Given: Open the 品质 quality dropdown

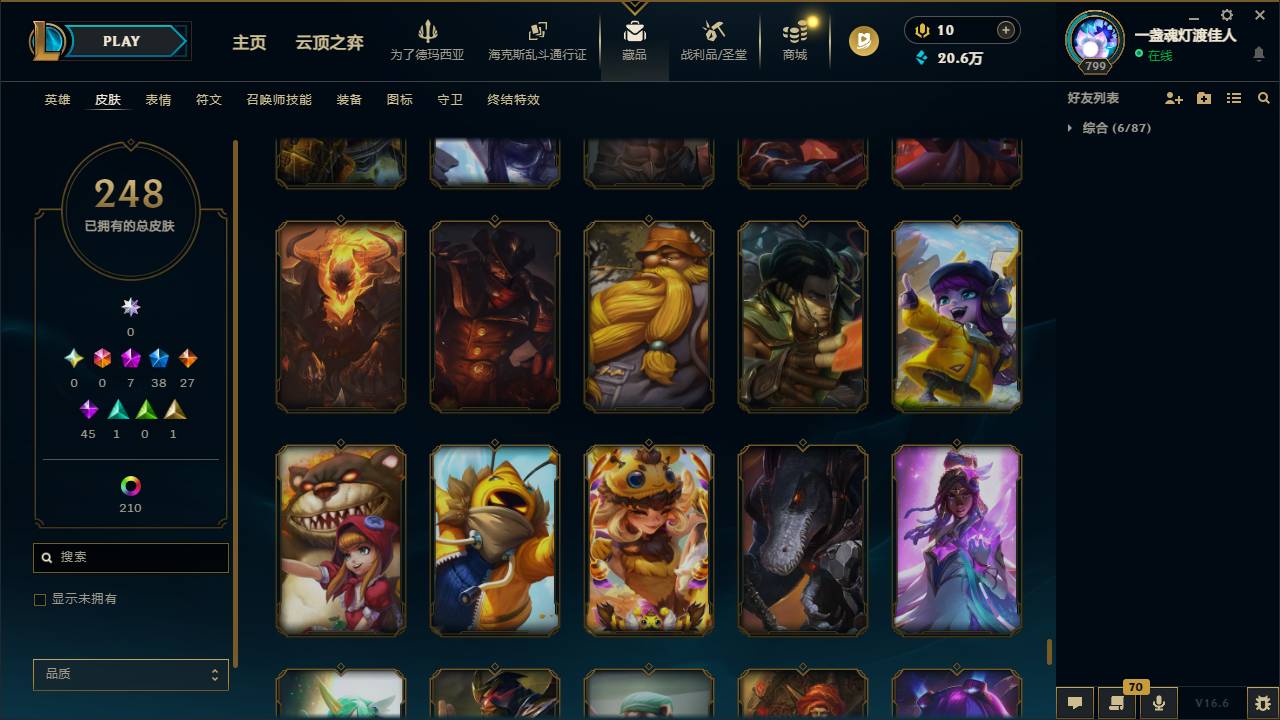Looking at the screenshot, I should 130,674.
